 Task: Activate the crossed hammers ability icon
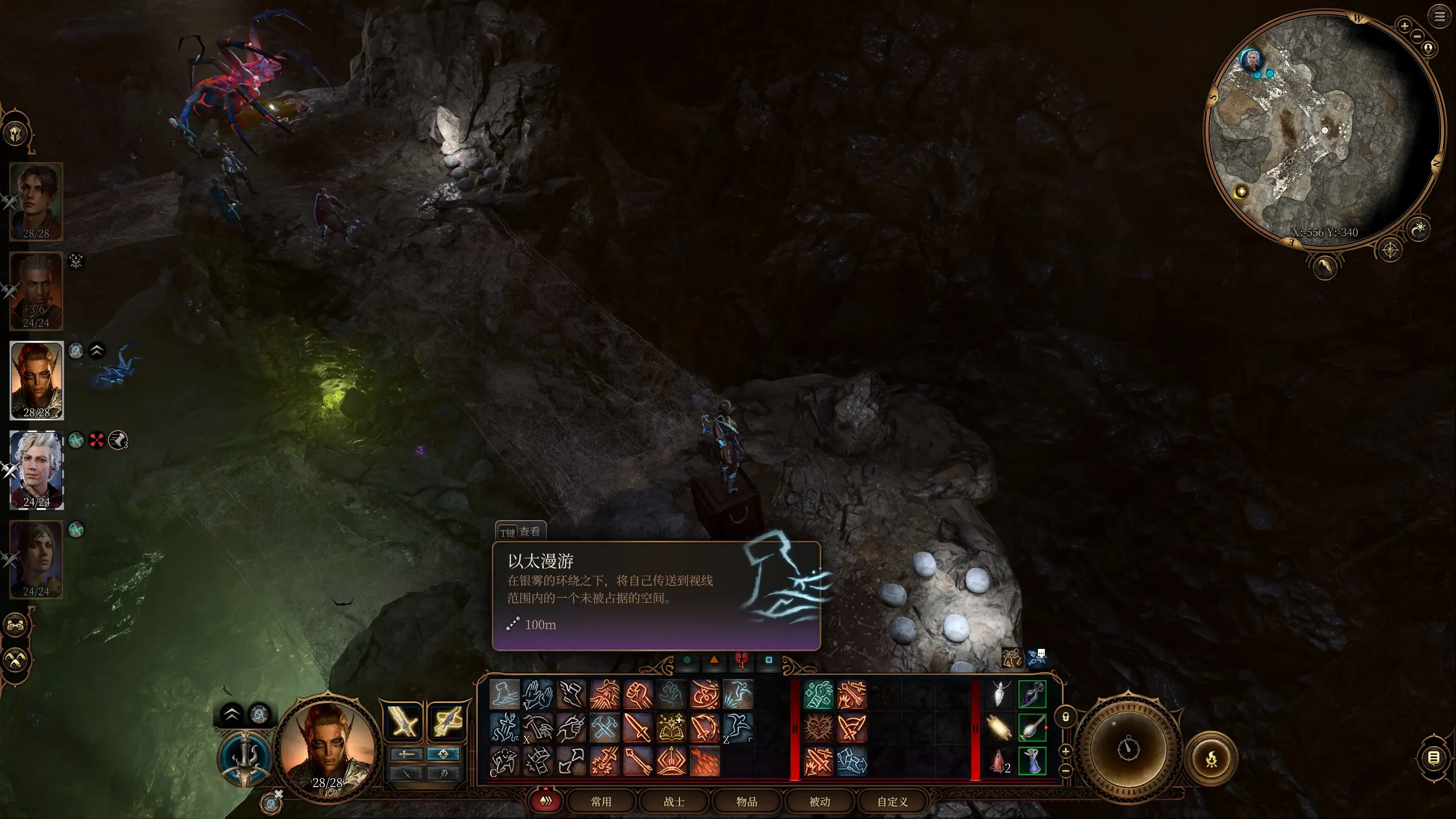tap(605, 728)
